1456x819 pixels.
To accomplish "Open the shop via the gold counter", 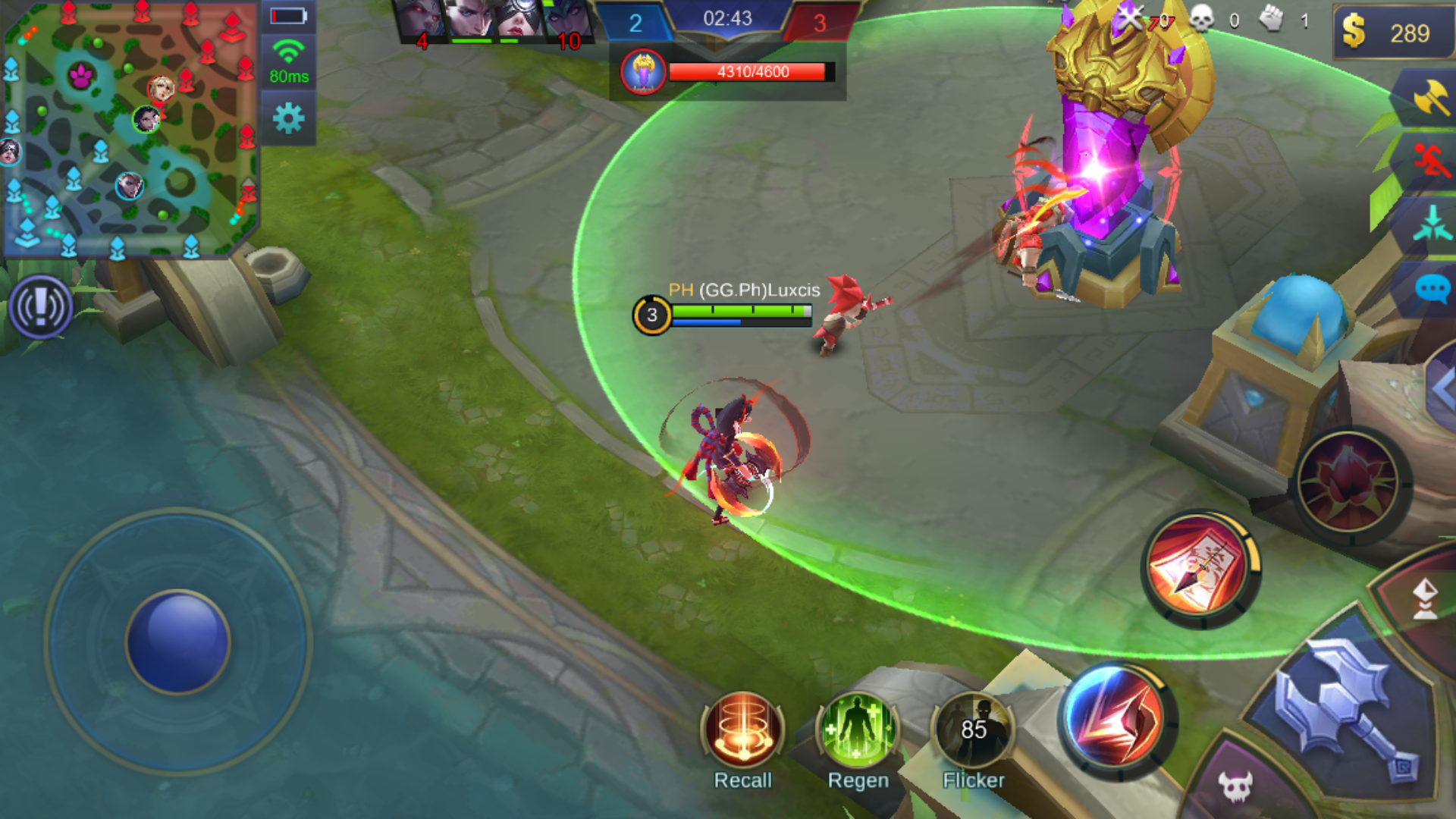I will coord(1392,33).
